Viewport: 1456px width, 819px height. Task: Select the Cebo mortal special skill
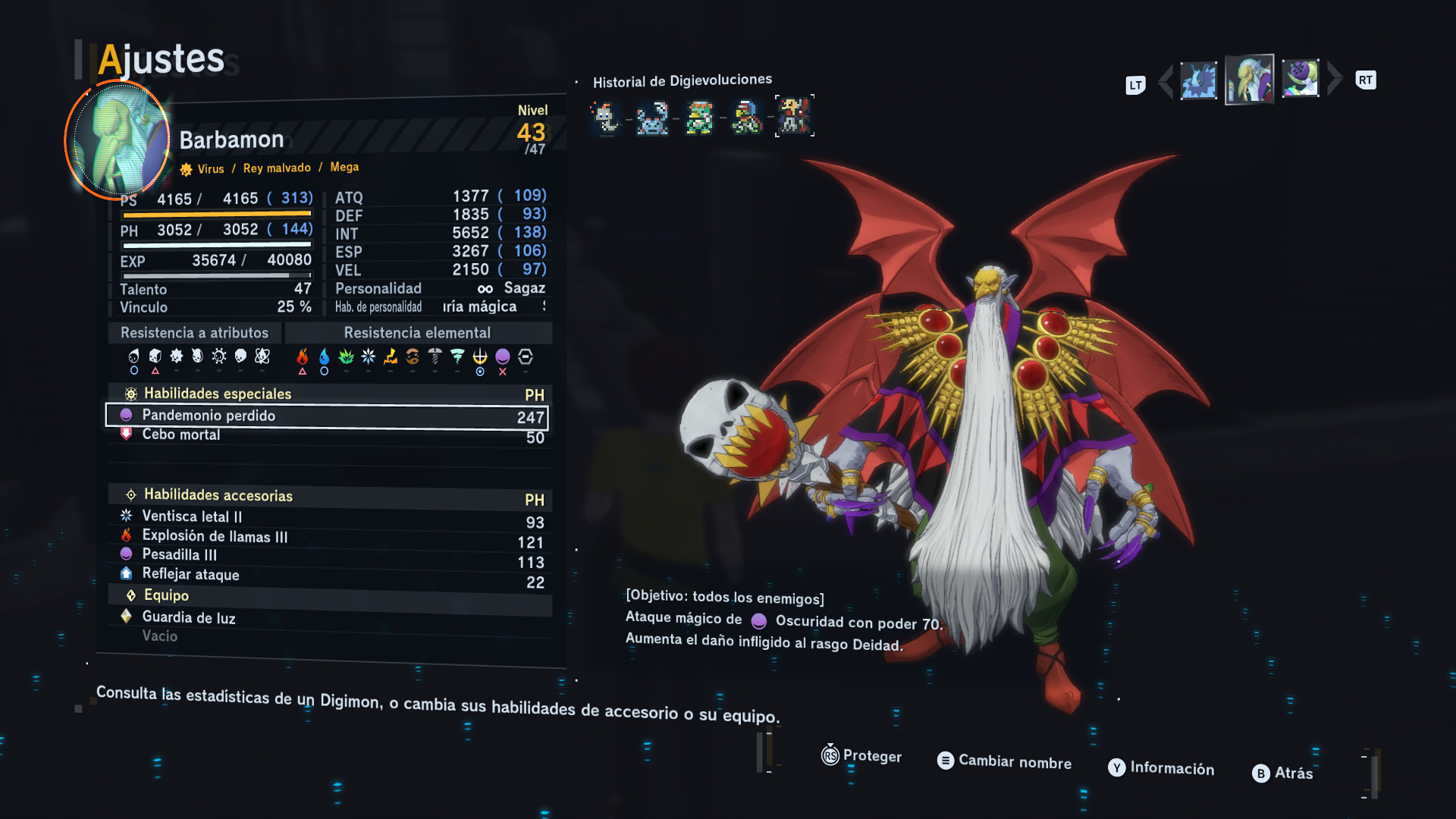326,435
